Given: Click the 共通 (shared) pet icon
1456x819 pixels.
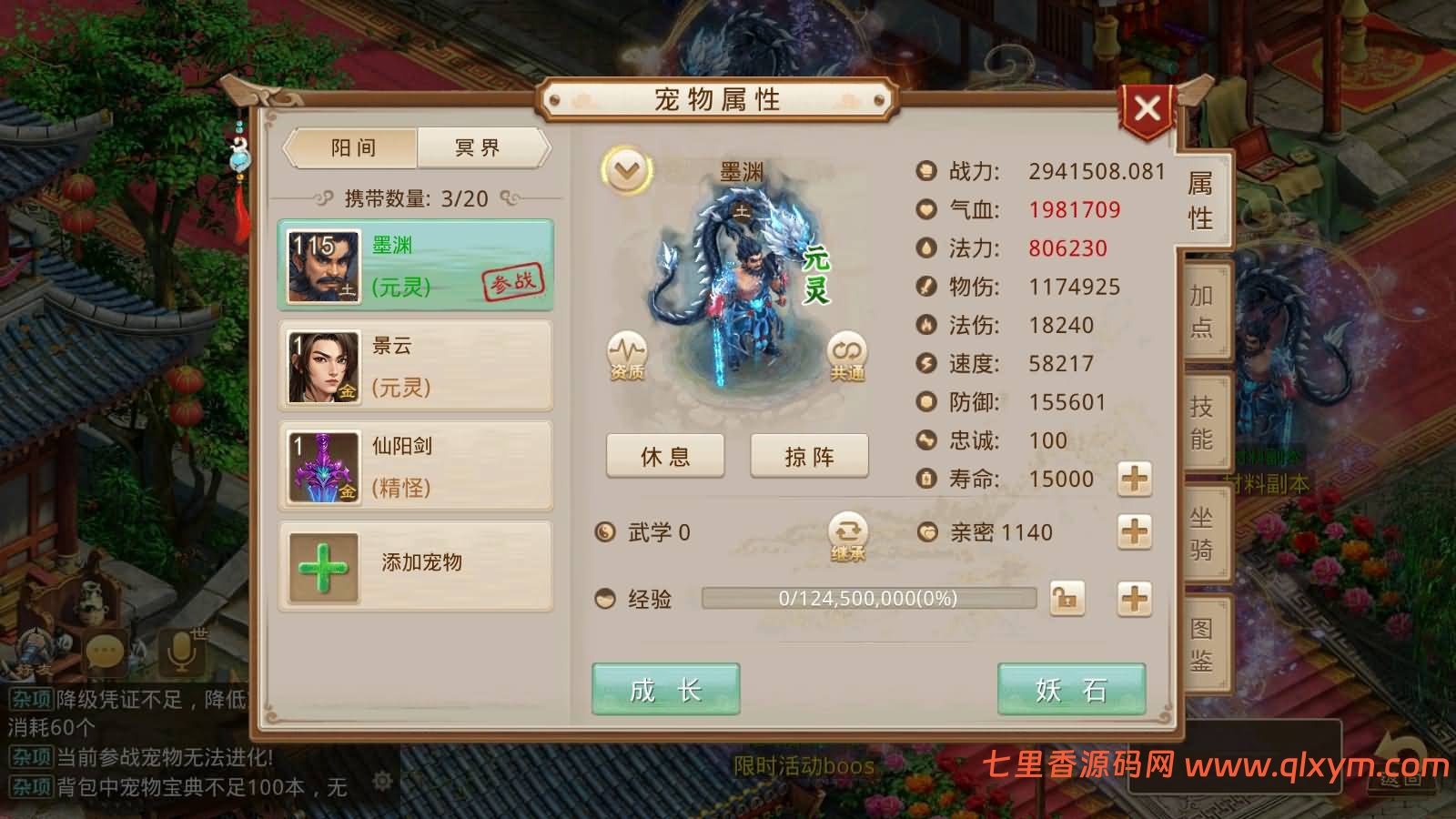Looking at the screenshot, I should [846, 355].
